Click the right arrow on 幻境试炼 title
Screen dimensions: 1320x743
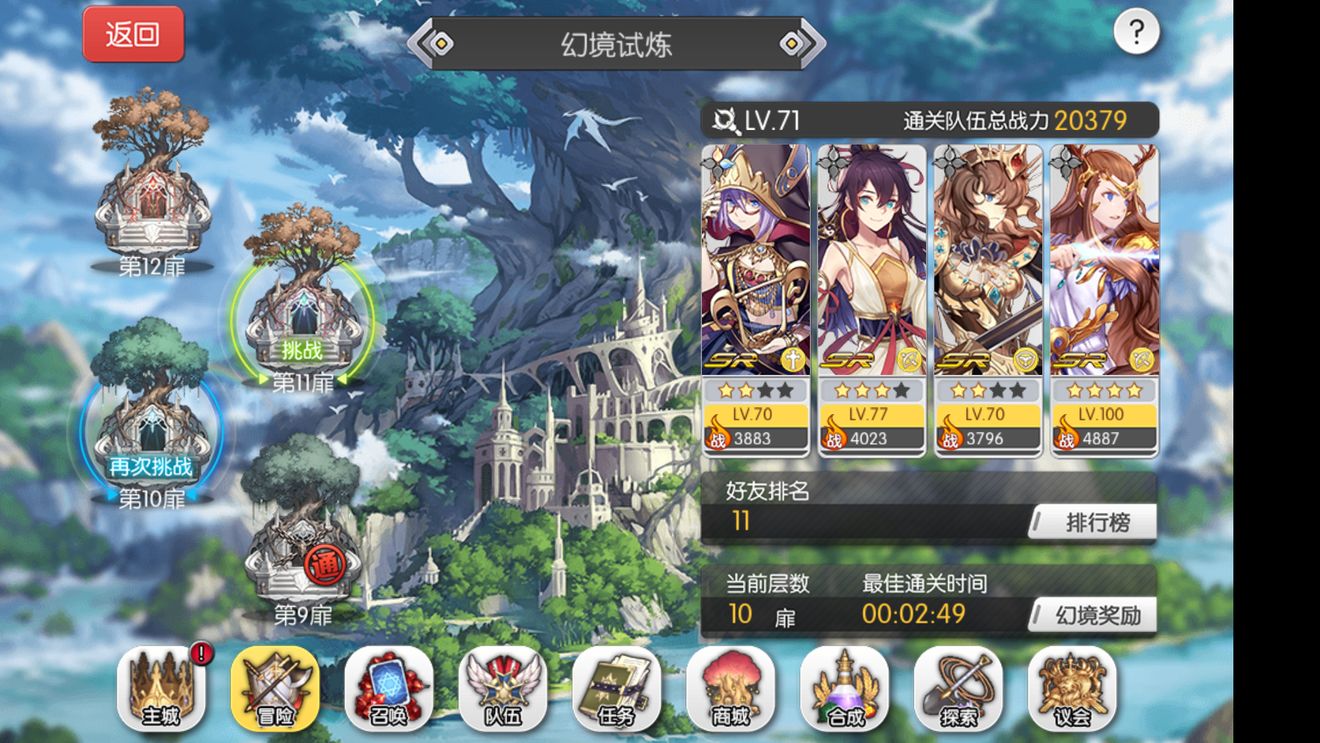tap(795, 44)
